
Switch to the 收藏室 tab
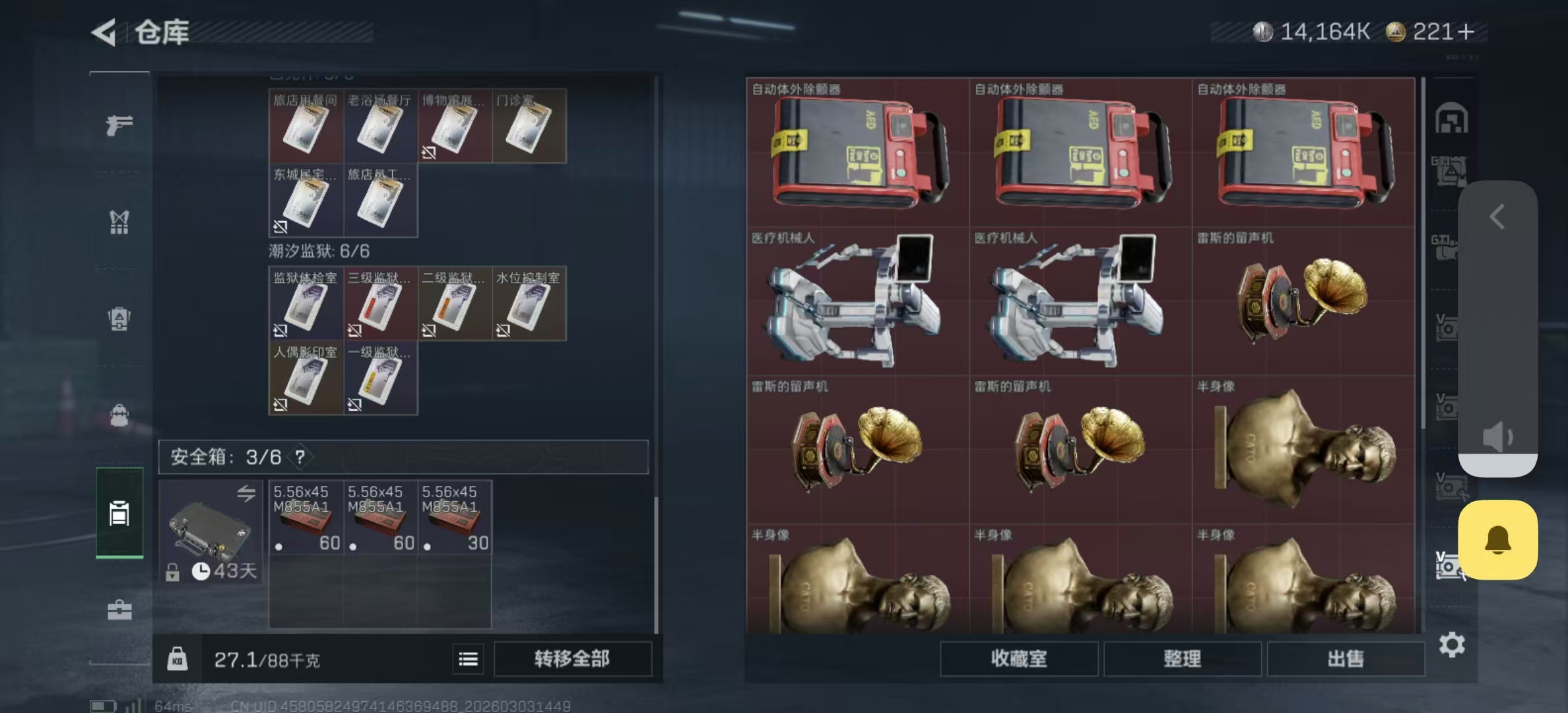pos(1020,659)
